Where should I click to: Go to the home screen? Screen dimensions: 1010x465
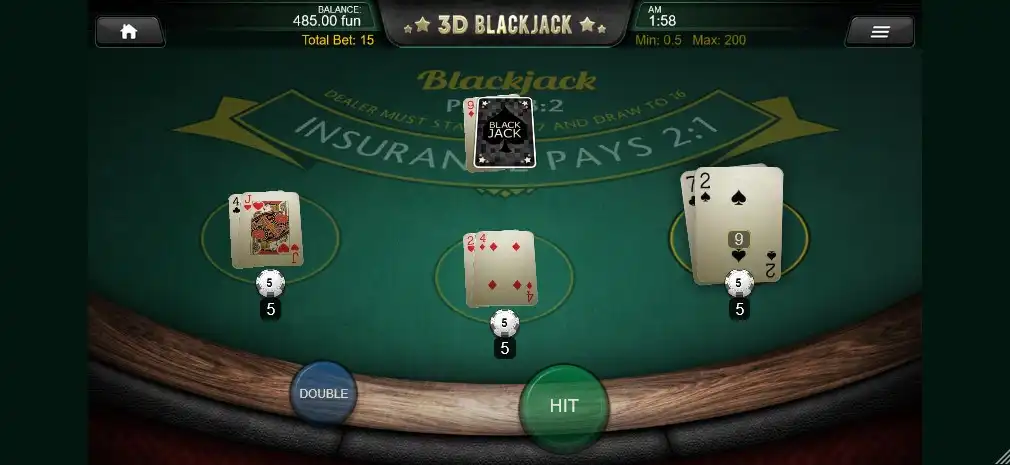pos(129,31)
